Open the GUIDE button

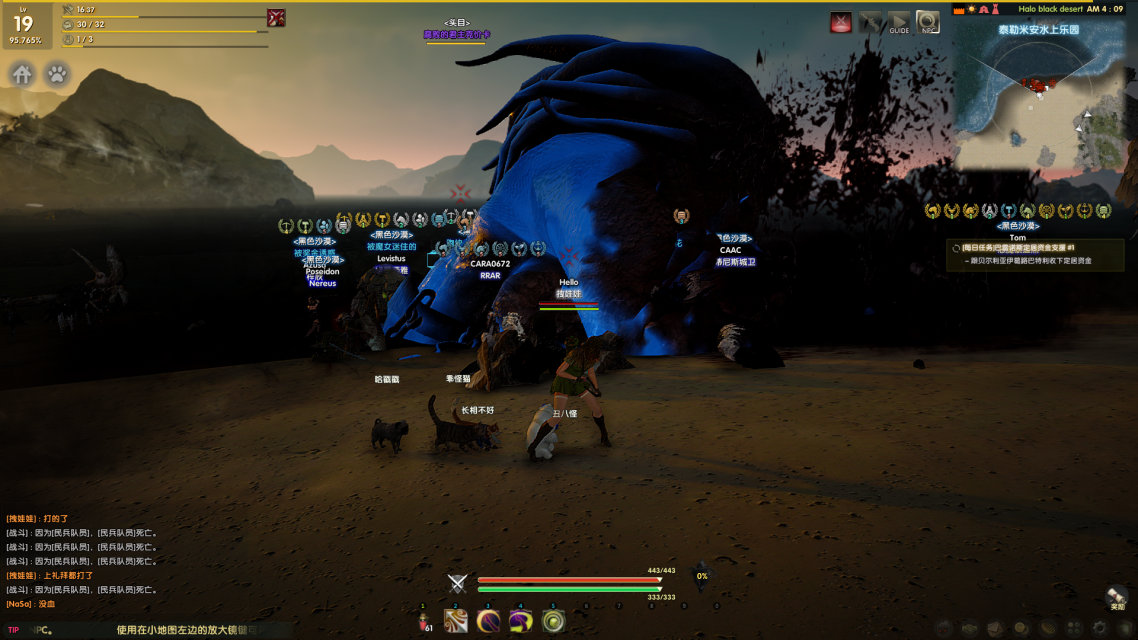click(x=899, y=22)
